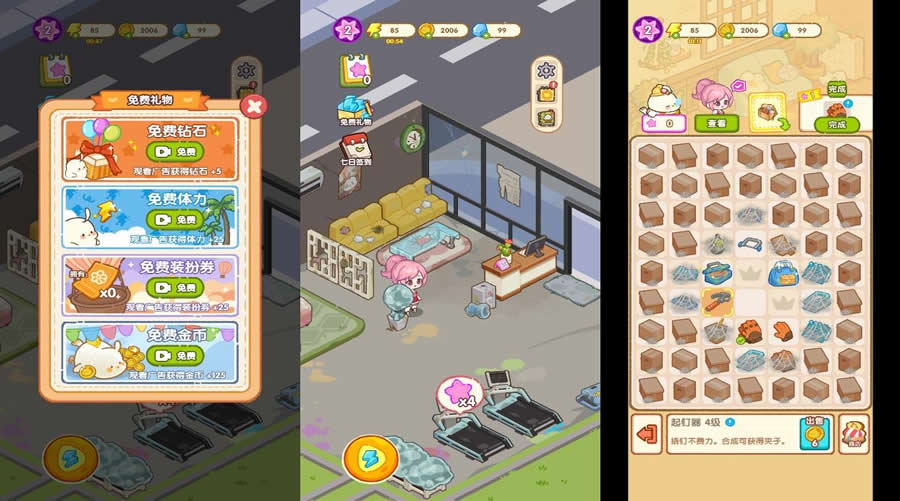Open the treasure chest in the order bar
Image resolution: width=900 pixels, height=501 pixels.
767,110
